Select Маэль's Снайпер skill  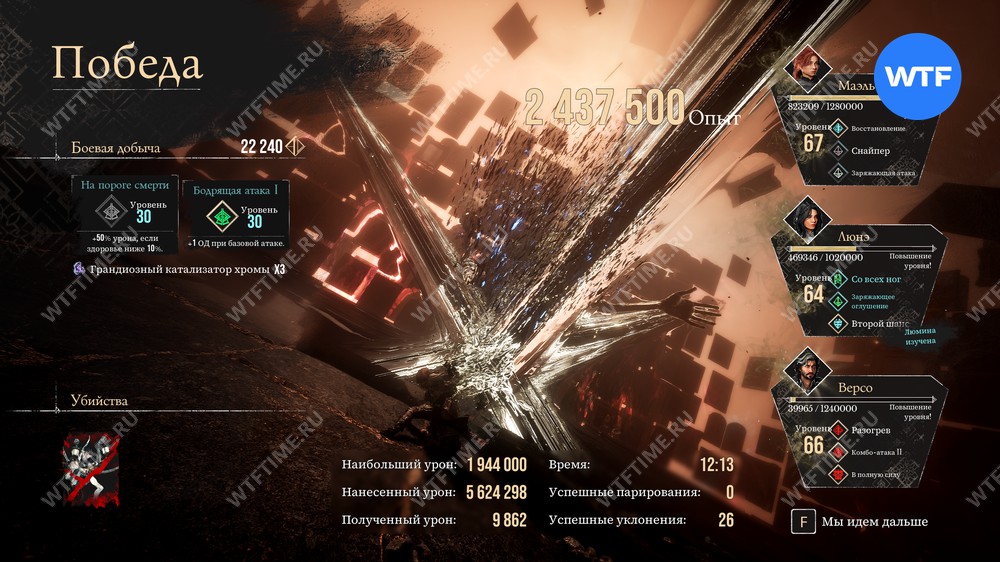tap(868, 150)
